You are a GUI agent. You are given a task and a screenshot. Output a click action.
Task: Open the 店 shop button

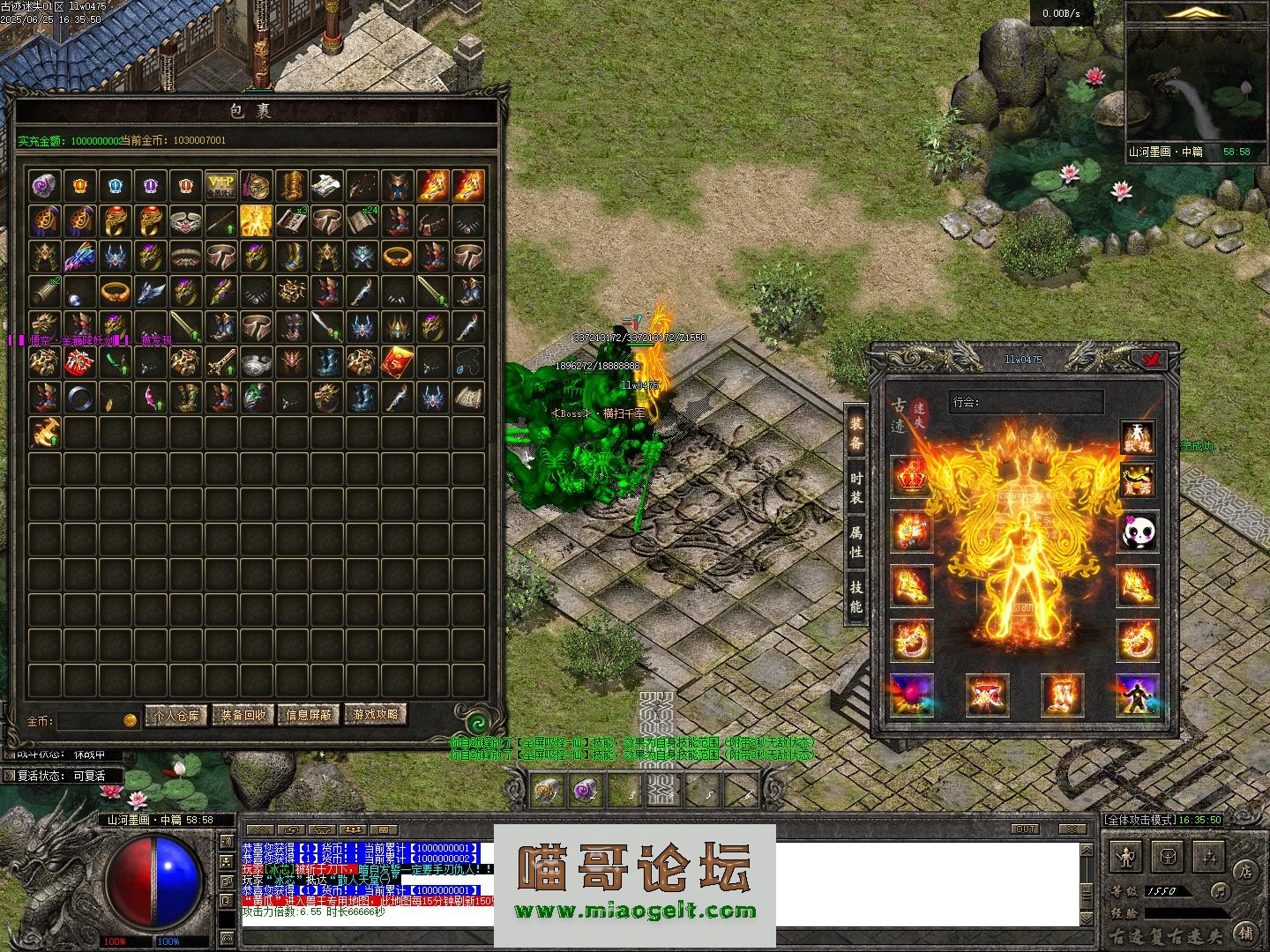[1245, 871]
